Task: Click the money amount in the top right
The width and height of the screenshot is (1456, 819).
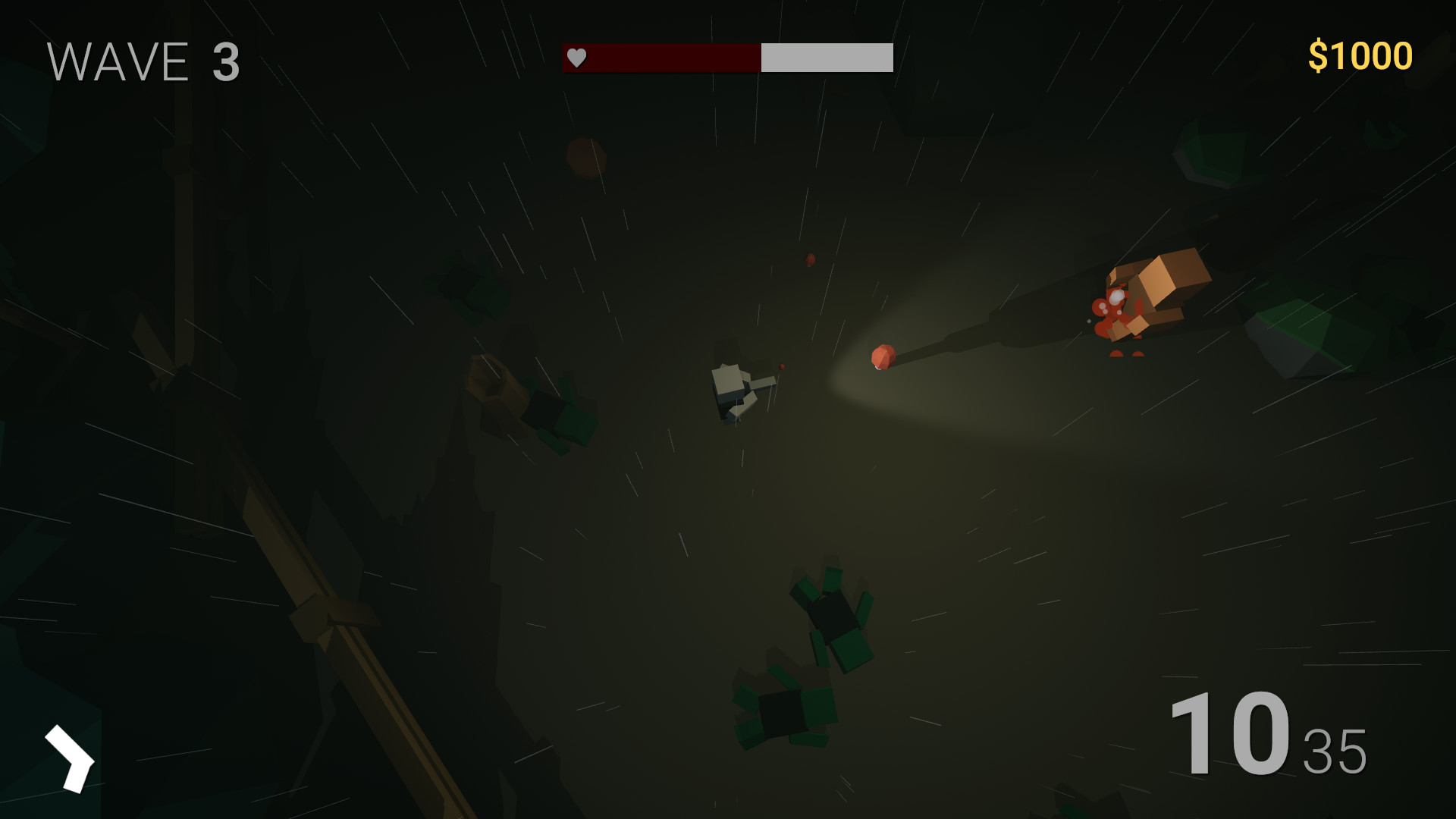Action: [x=1360, y=54]
